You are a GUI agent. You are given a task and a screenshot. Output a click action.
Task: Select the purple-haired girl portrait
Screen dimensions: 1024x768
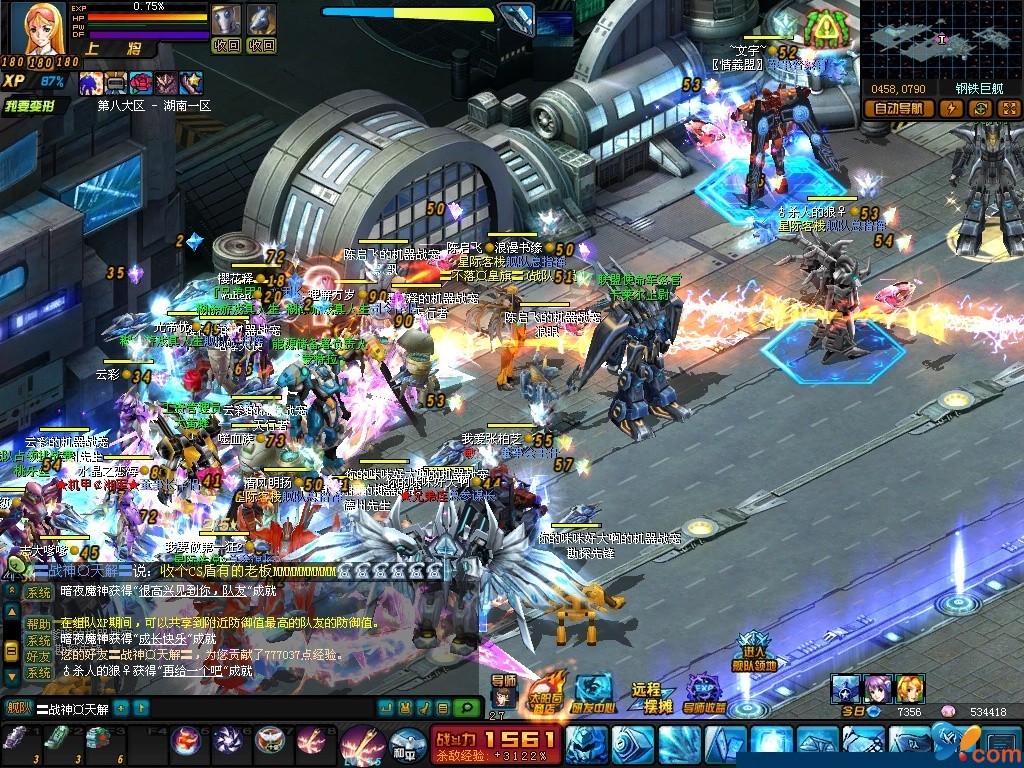[878, 689]
